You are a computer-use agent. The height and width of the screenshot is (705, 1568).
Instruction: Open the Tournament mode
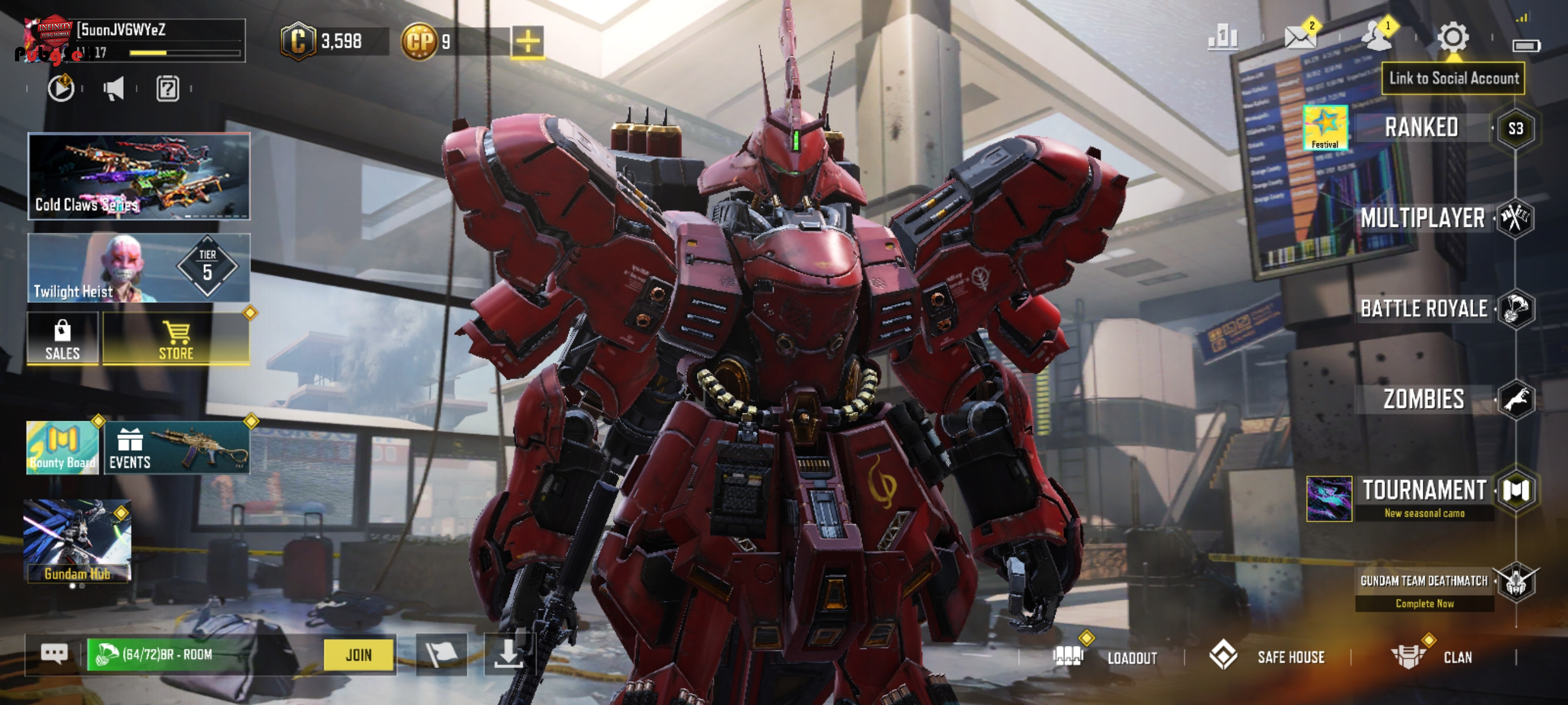1423,490
